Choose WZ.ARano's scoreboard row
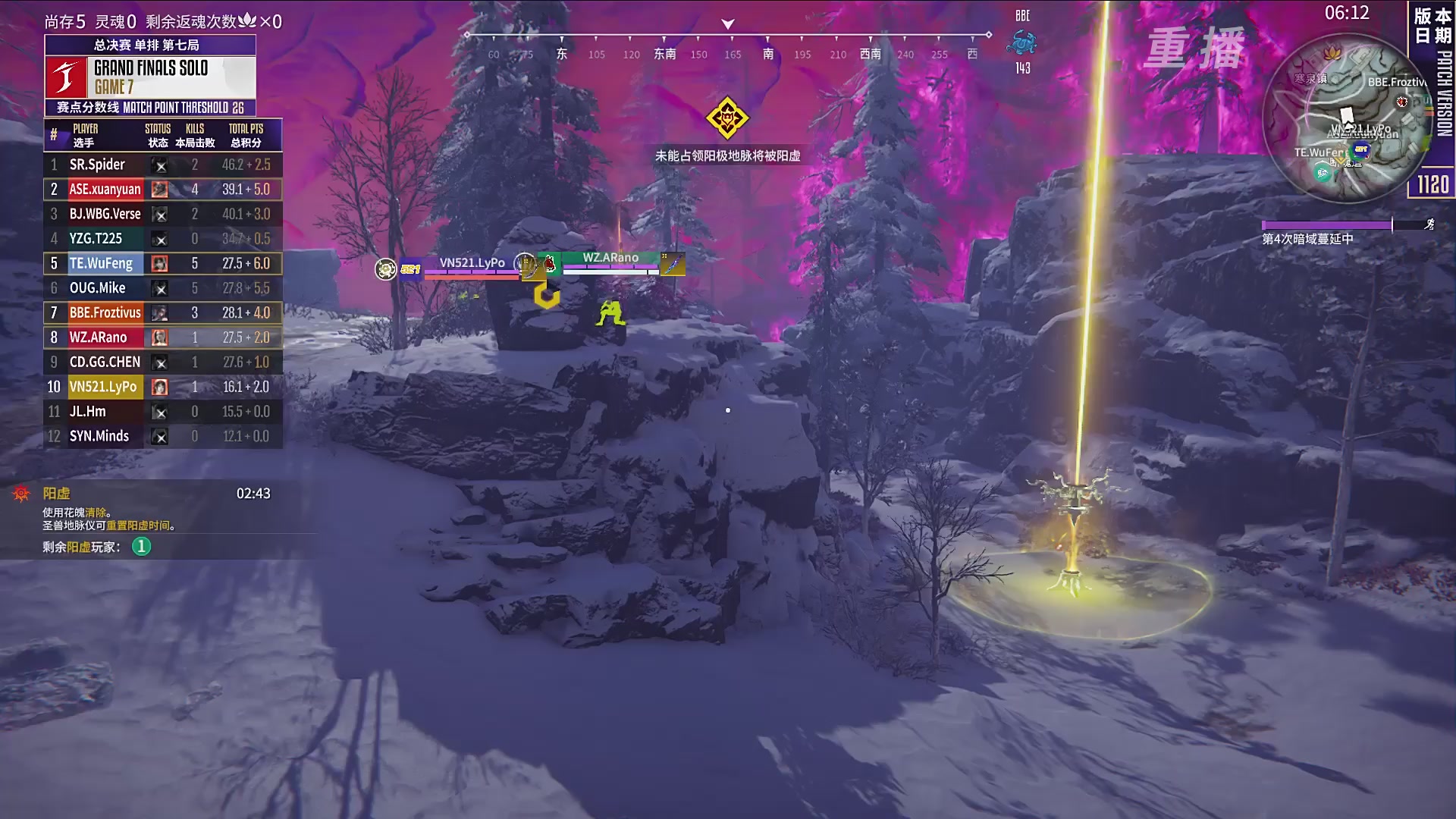The image size is (1456, 819). coord(163,337)
